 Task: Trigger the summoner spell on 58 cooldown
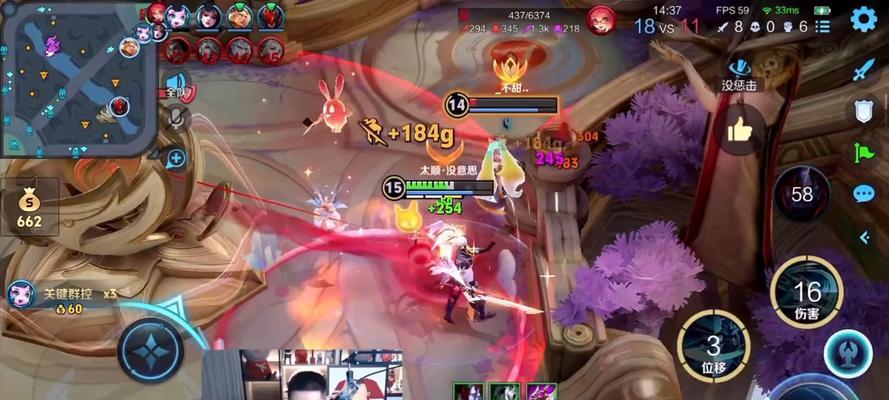[x=802, y=193]
